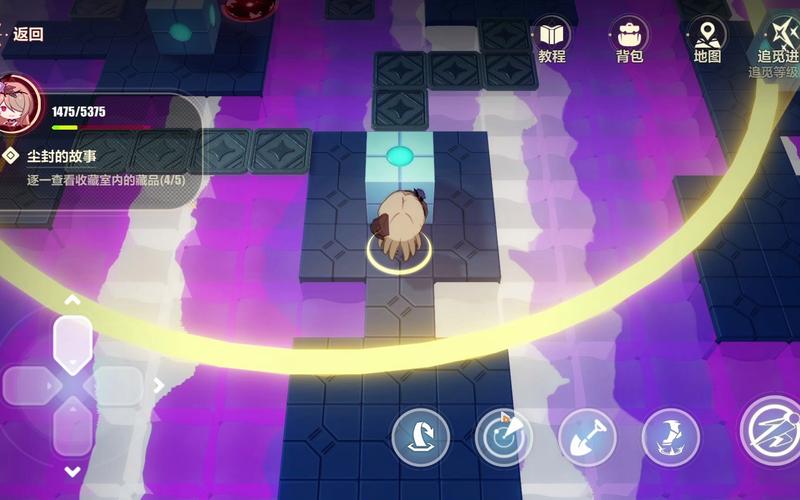
Task: Open the 教程 tutorial book
Action: coord(552,38)
